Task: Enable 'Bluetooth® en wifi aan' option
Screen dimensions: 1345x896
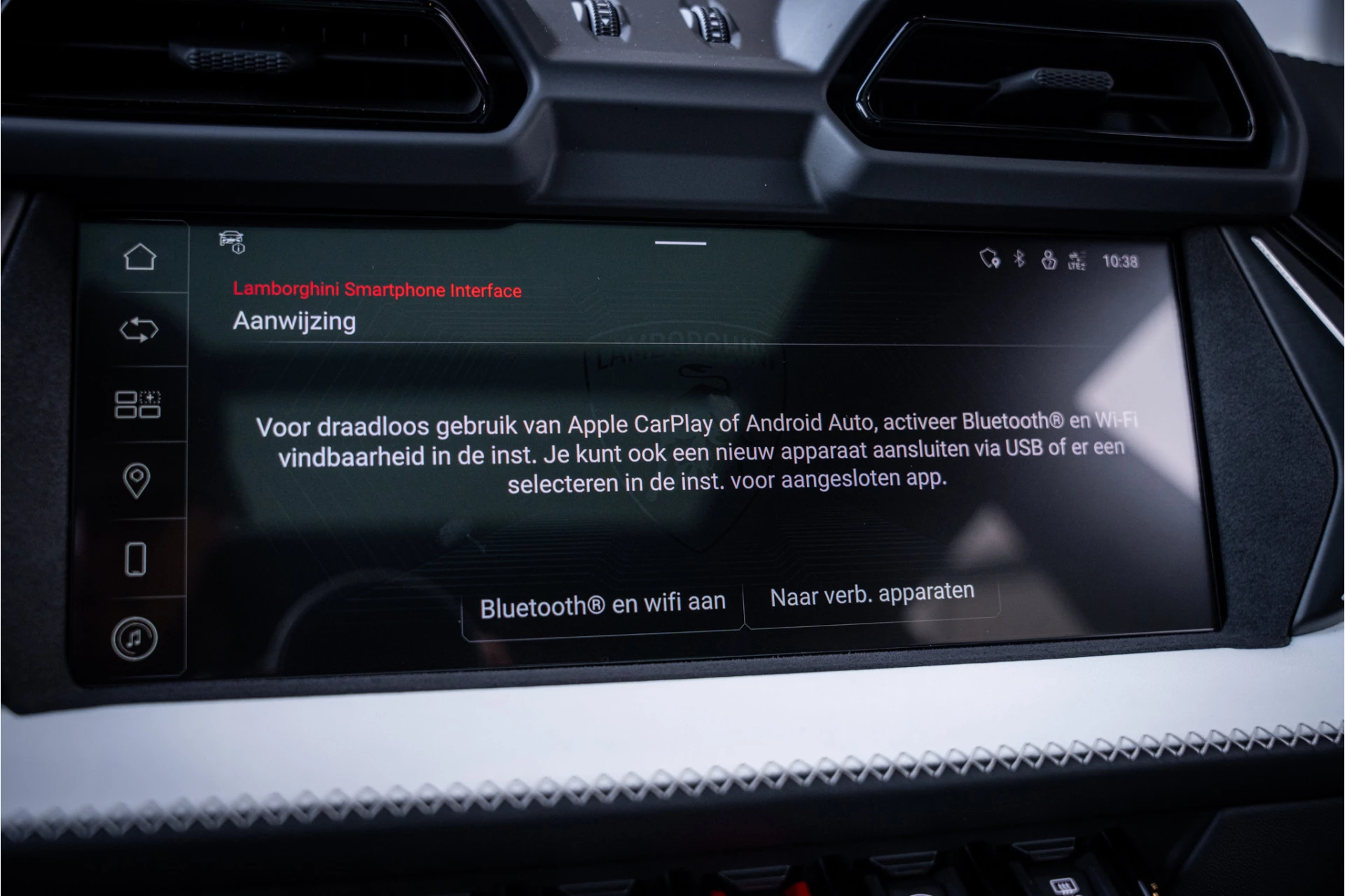Action: [601, 601]
